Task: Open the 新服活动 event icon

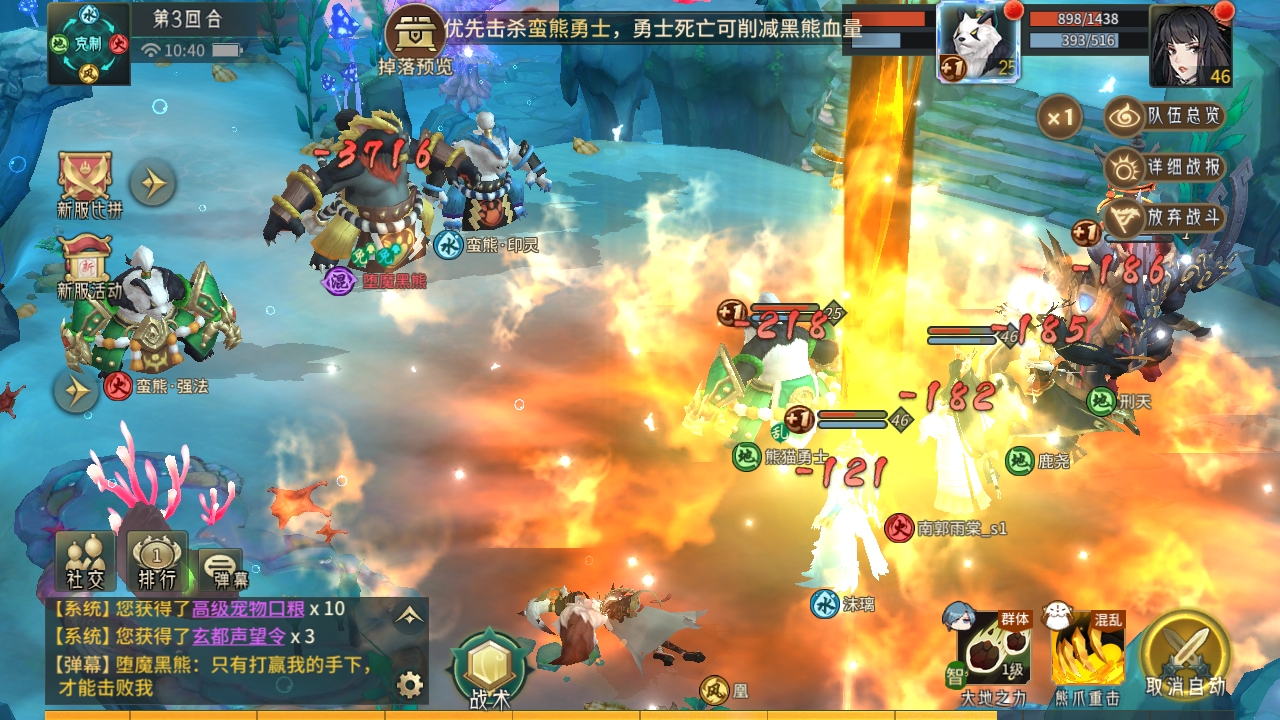Action: tap(89, 266)
